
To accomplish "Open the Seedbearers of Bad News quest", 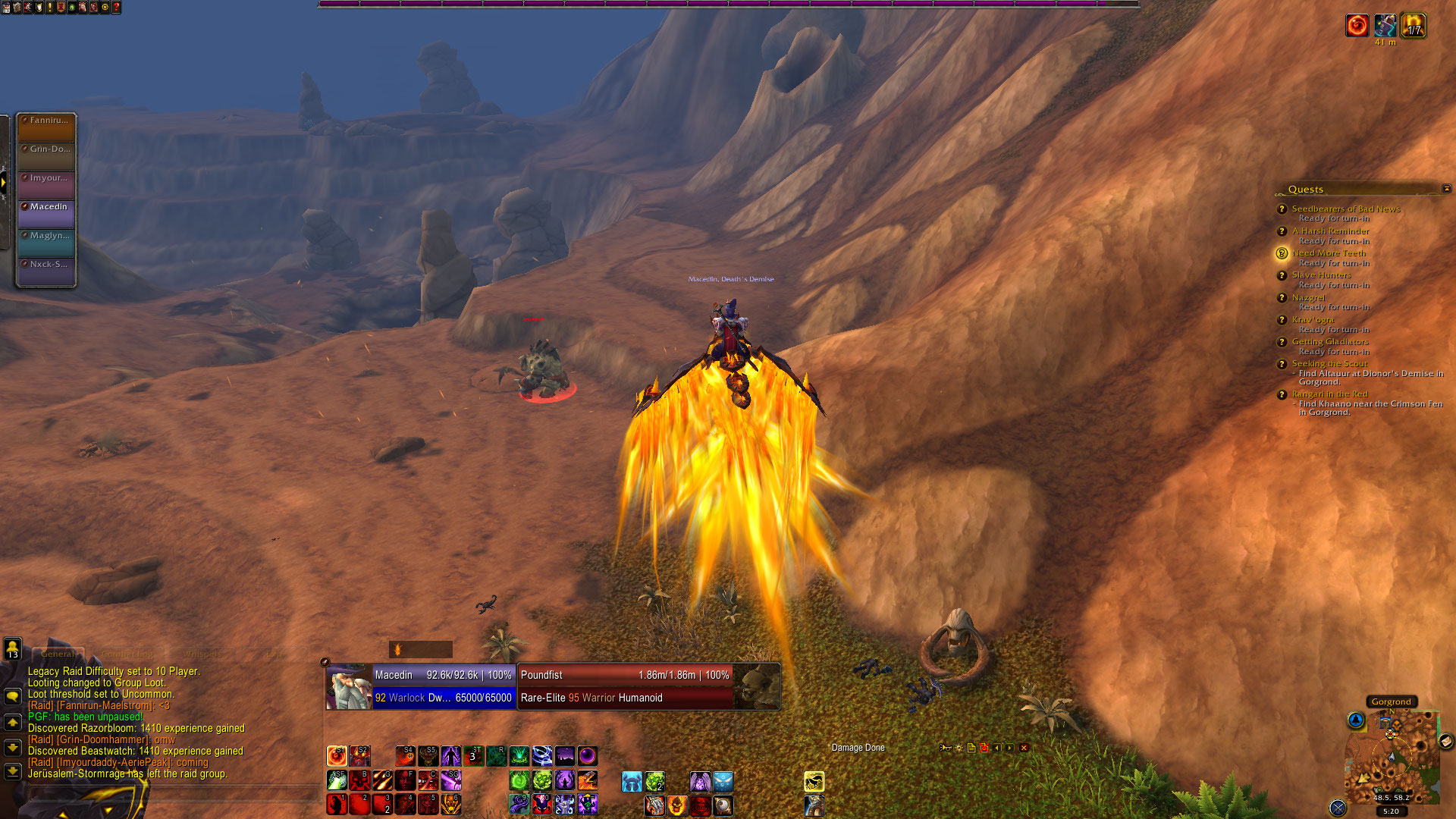I will tap(1345, 209).
